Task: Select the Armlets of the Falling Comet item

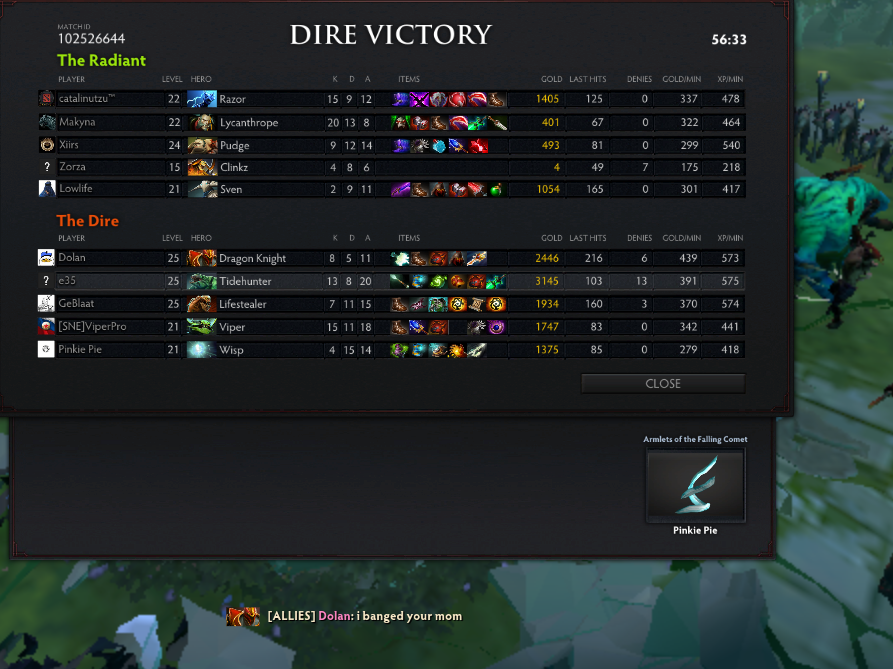Action: pos(695,485)
